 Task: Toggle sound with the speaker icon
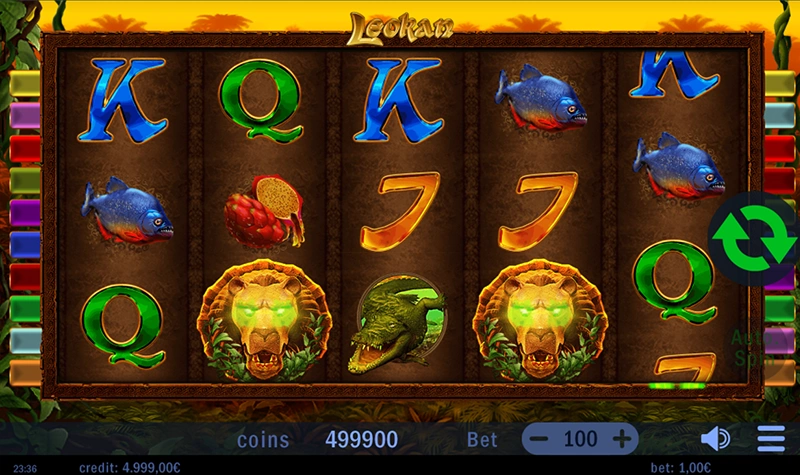pos(715,438)
